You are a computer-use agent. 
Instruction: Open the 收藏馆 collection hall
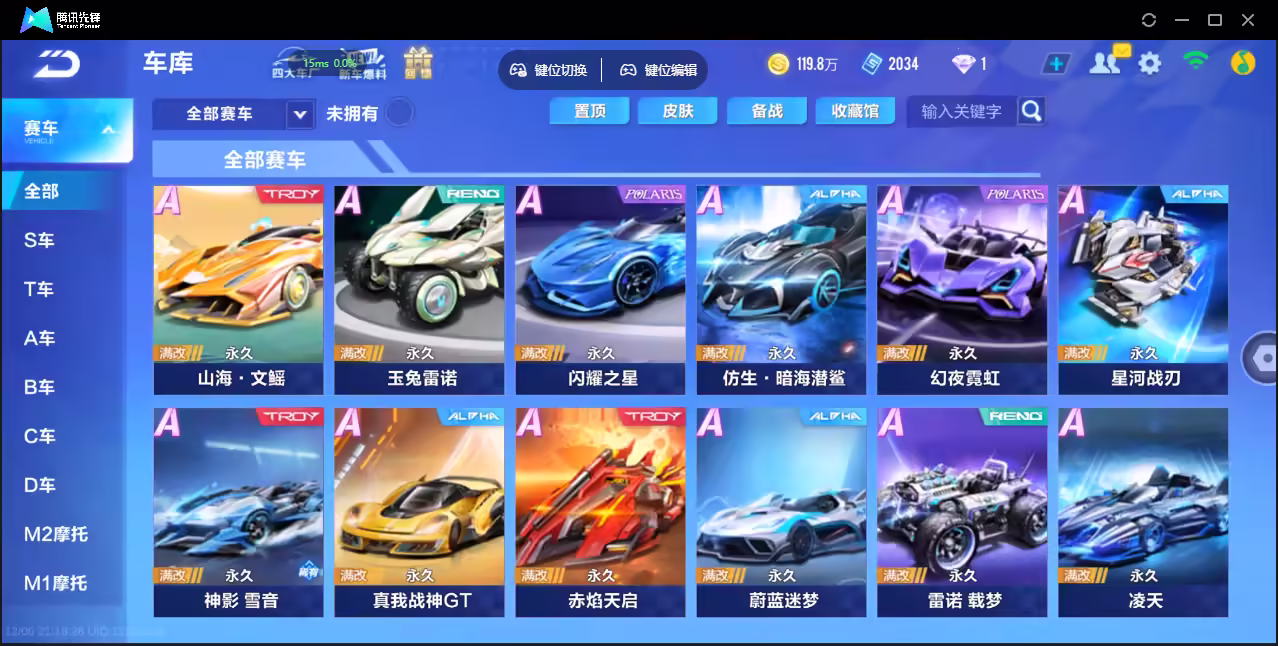(x=855, y=111)
